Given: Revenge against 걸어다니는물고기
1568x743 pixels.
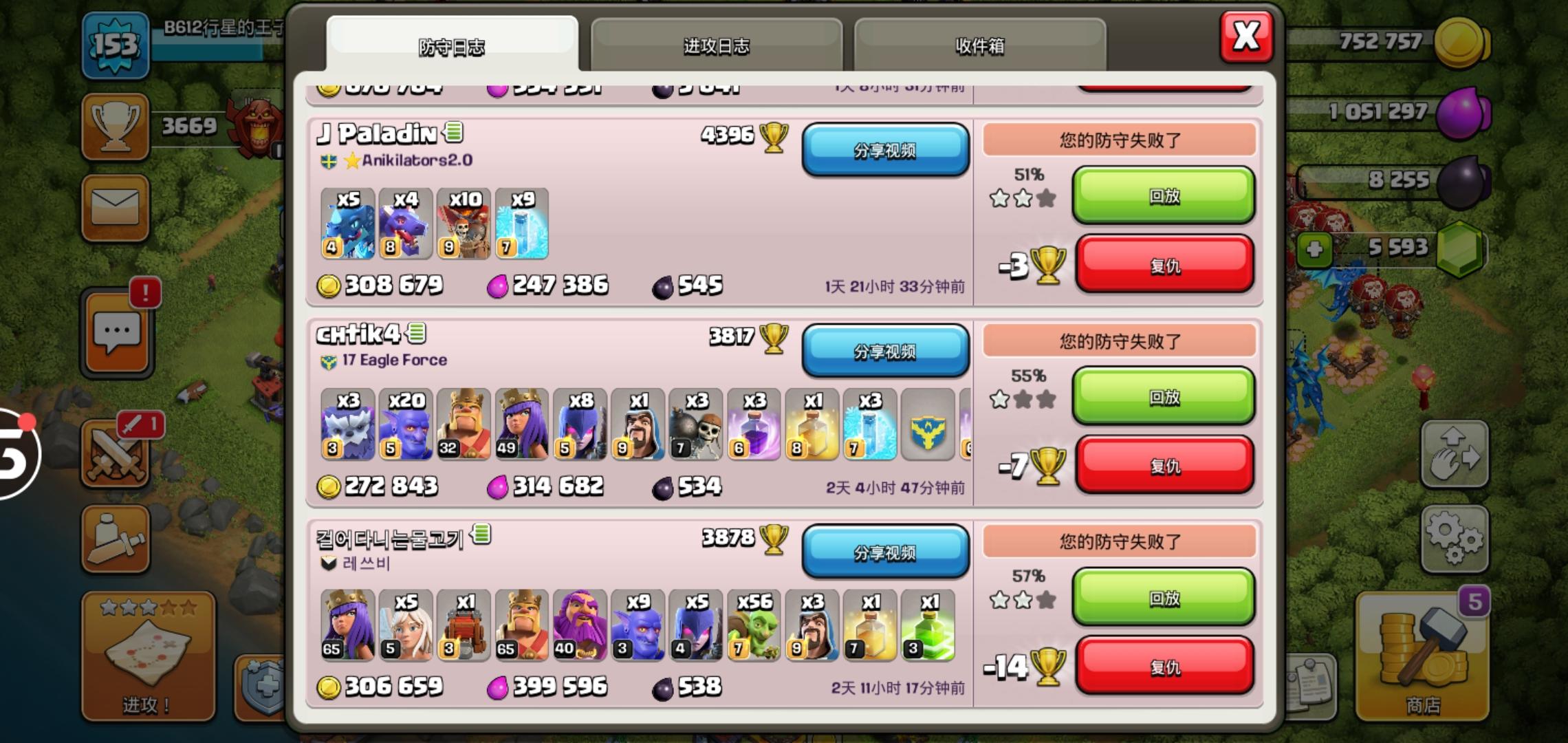Looking at the screenshot, I should (x=1164, y=665).
